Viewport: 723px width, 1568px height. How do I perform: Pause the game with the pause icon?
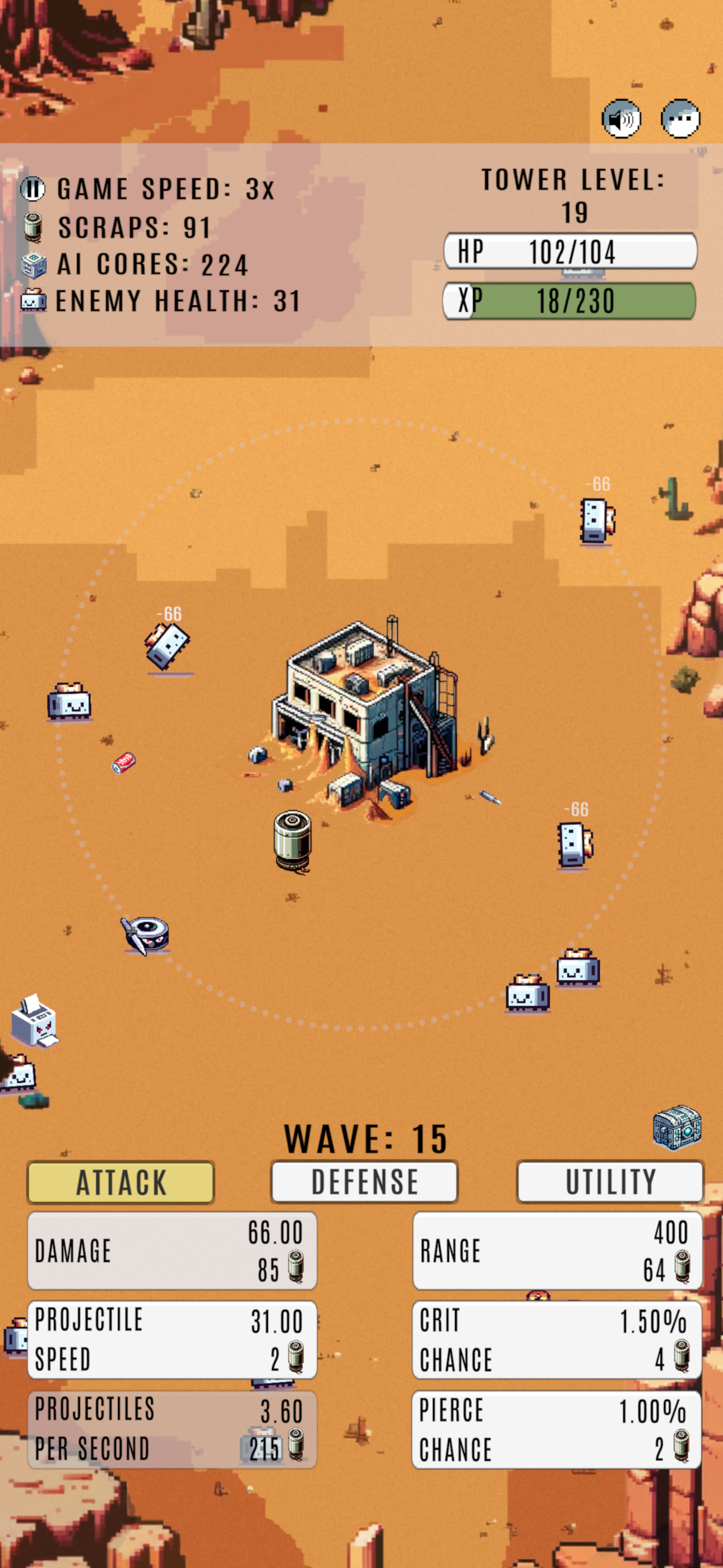34,188
